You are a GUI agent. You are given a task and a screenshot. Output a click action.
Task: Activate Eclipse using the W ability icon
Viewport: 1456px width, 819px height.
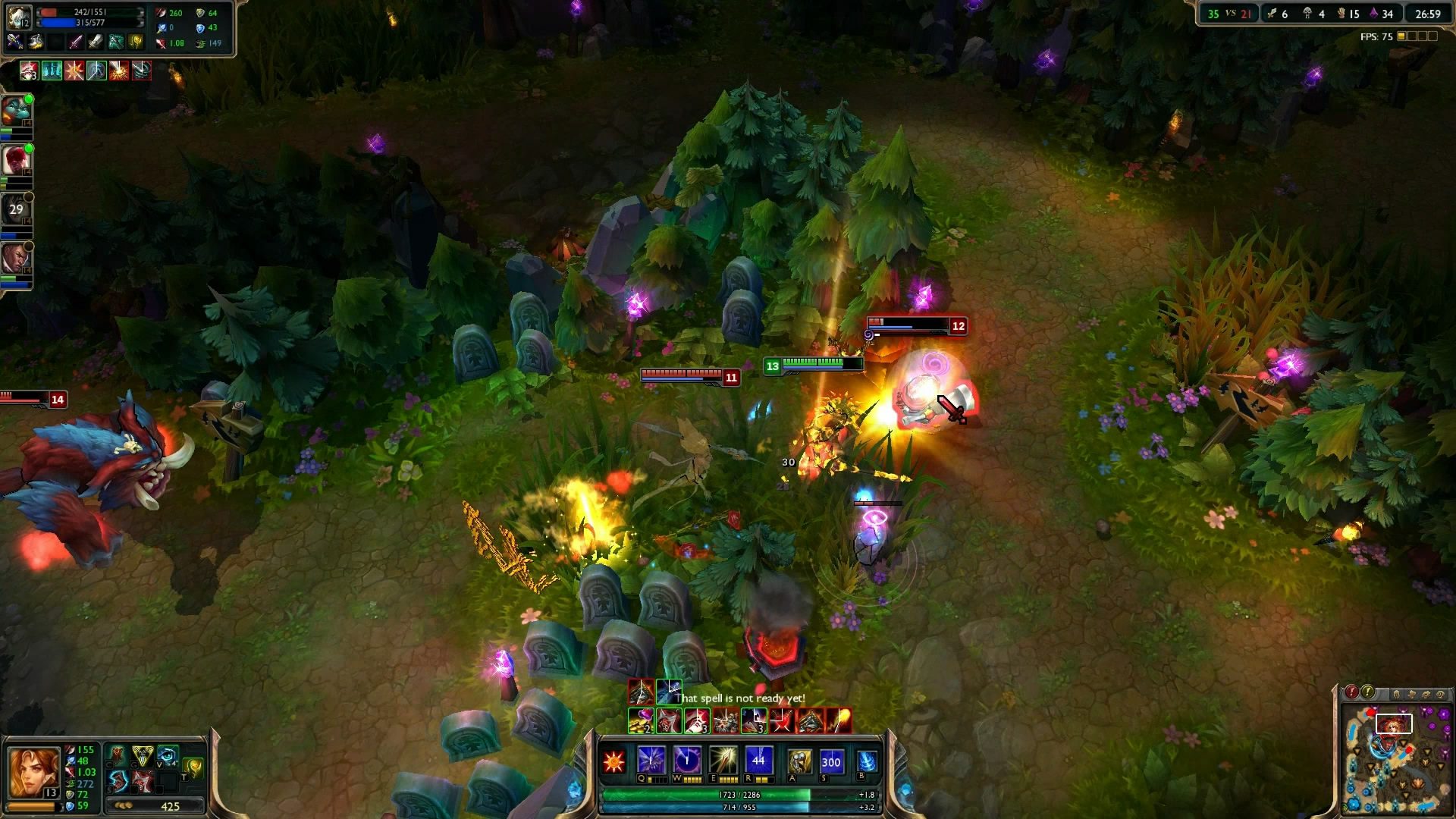tap(686, 760)
